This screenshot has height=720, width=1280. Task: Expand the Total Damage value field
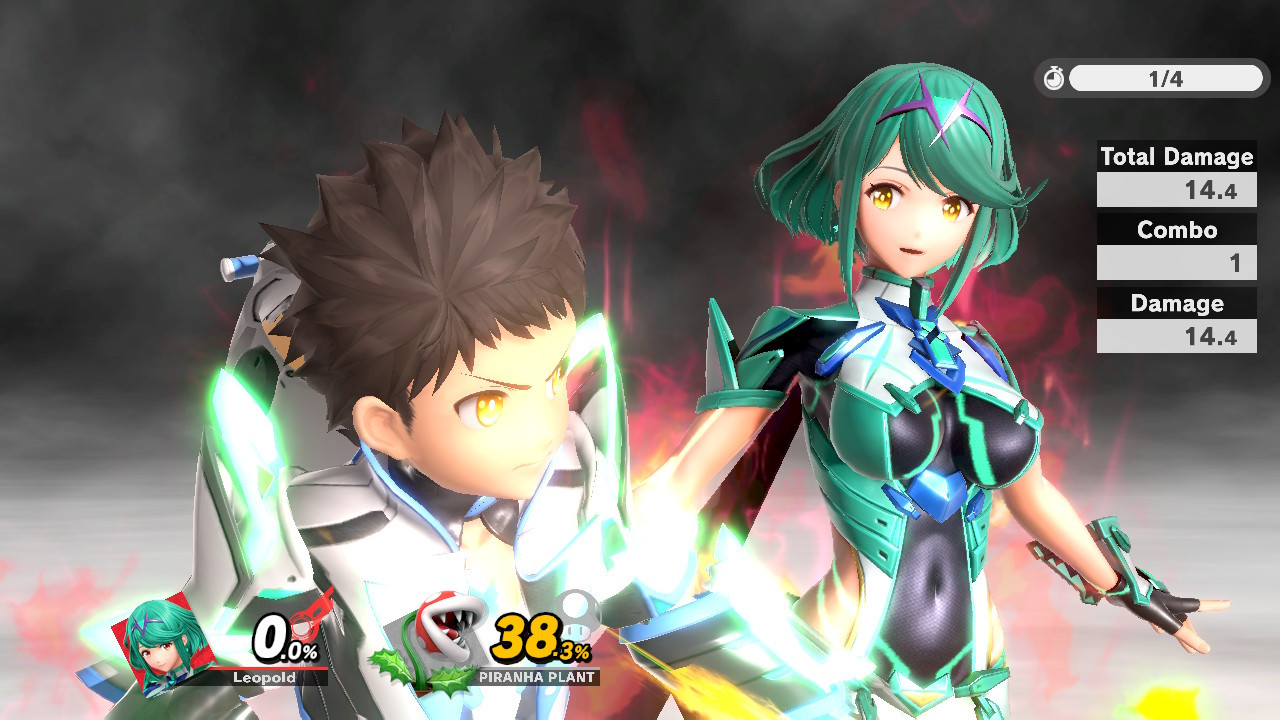pyautogui.click(x=1176, y=189)
